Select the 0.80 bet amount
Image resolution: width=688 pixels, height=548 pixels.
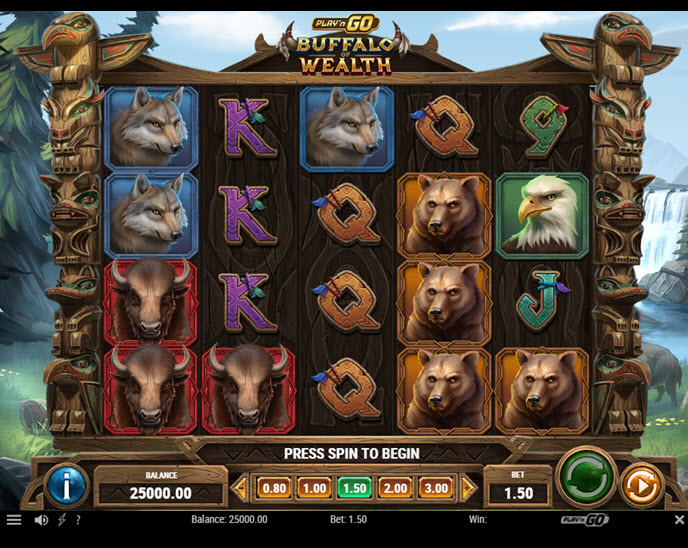point(274,488)
